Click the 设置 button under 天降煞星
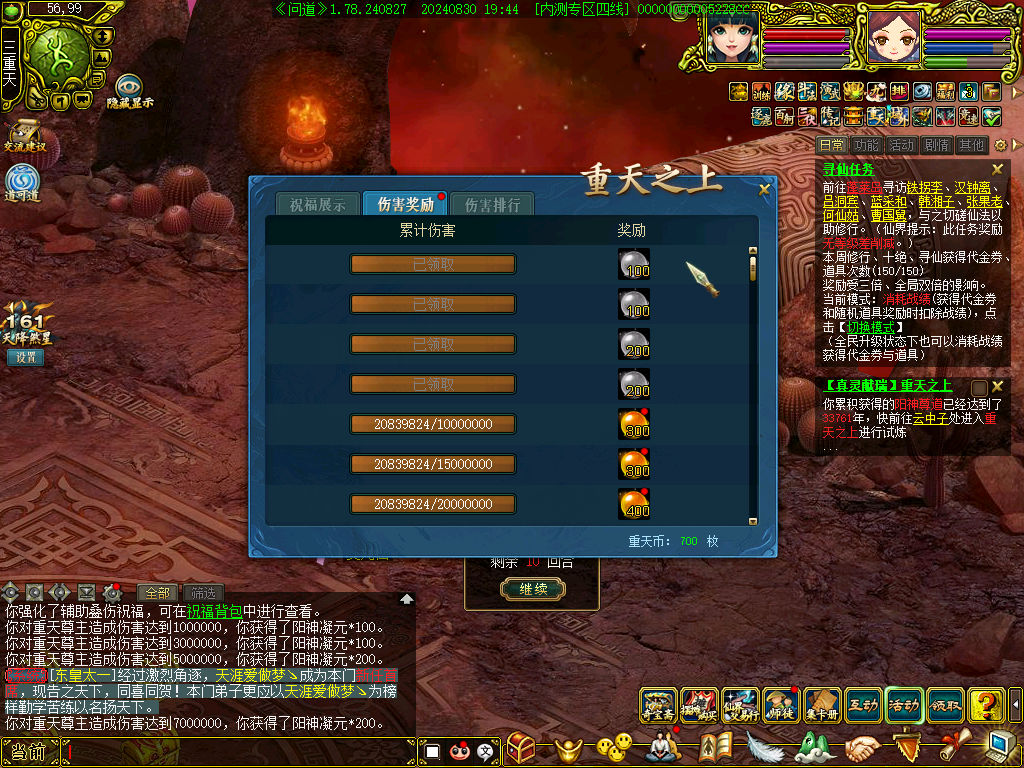 click(x=26, y=357)
